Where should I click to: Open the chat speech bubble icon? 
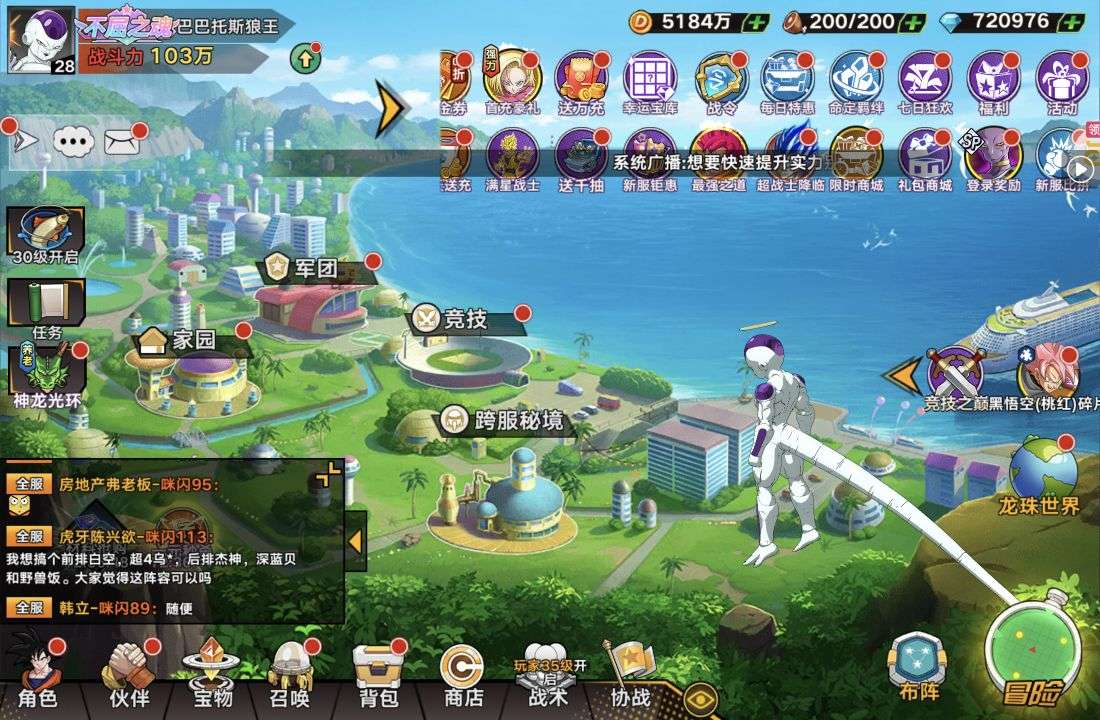[72, 142]
